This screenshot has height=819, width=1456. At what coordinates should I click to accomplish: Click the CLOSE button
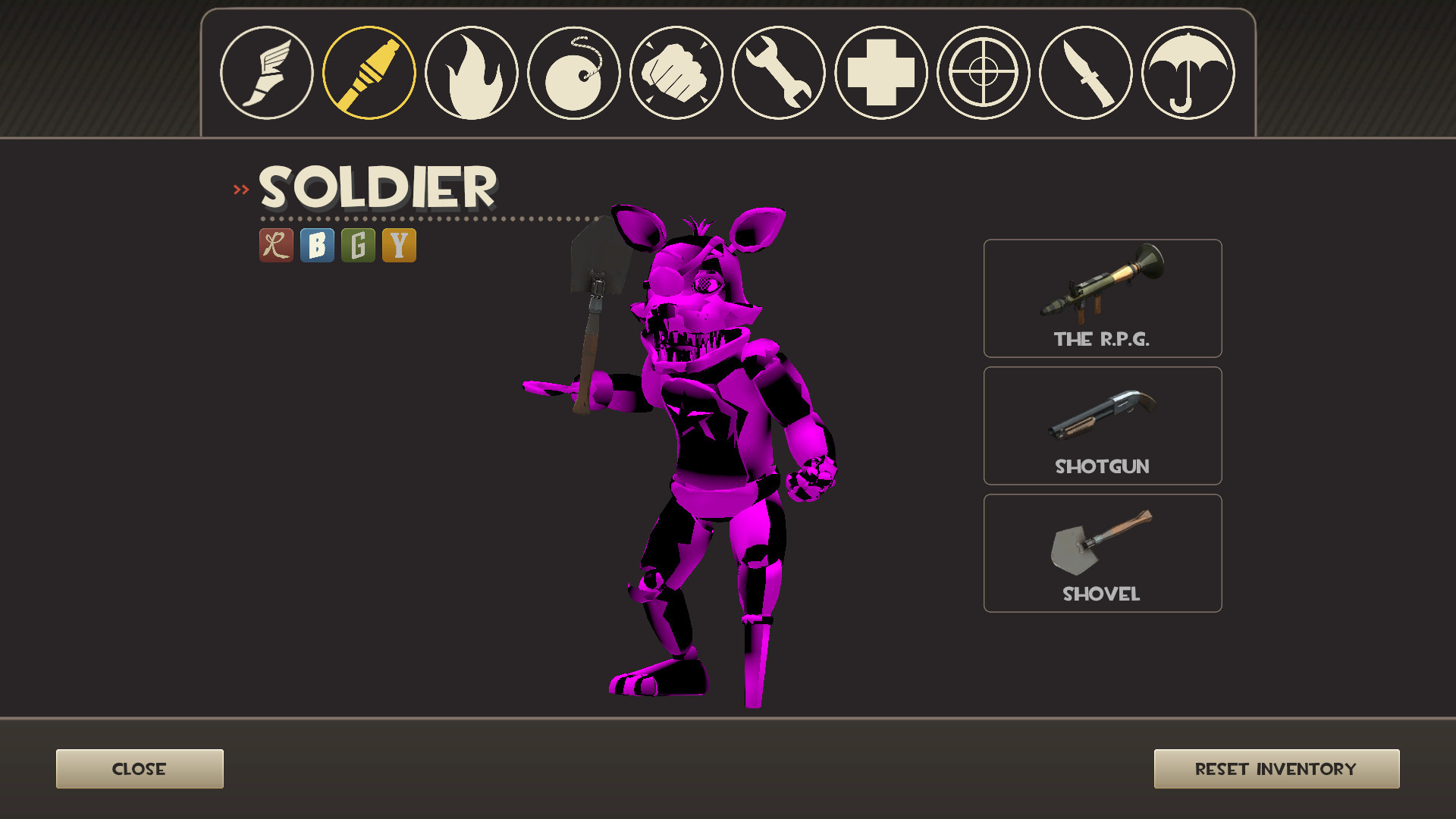[x=140, y=768]
